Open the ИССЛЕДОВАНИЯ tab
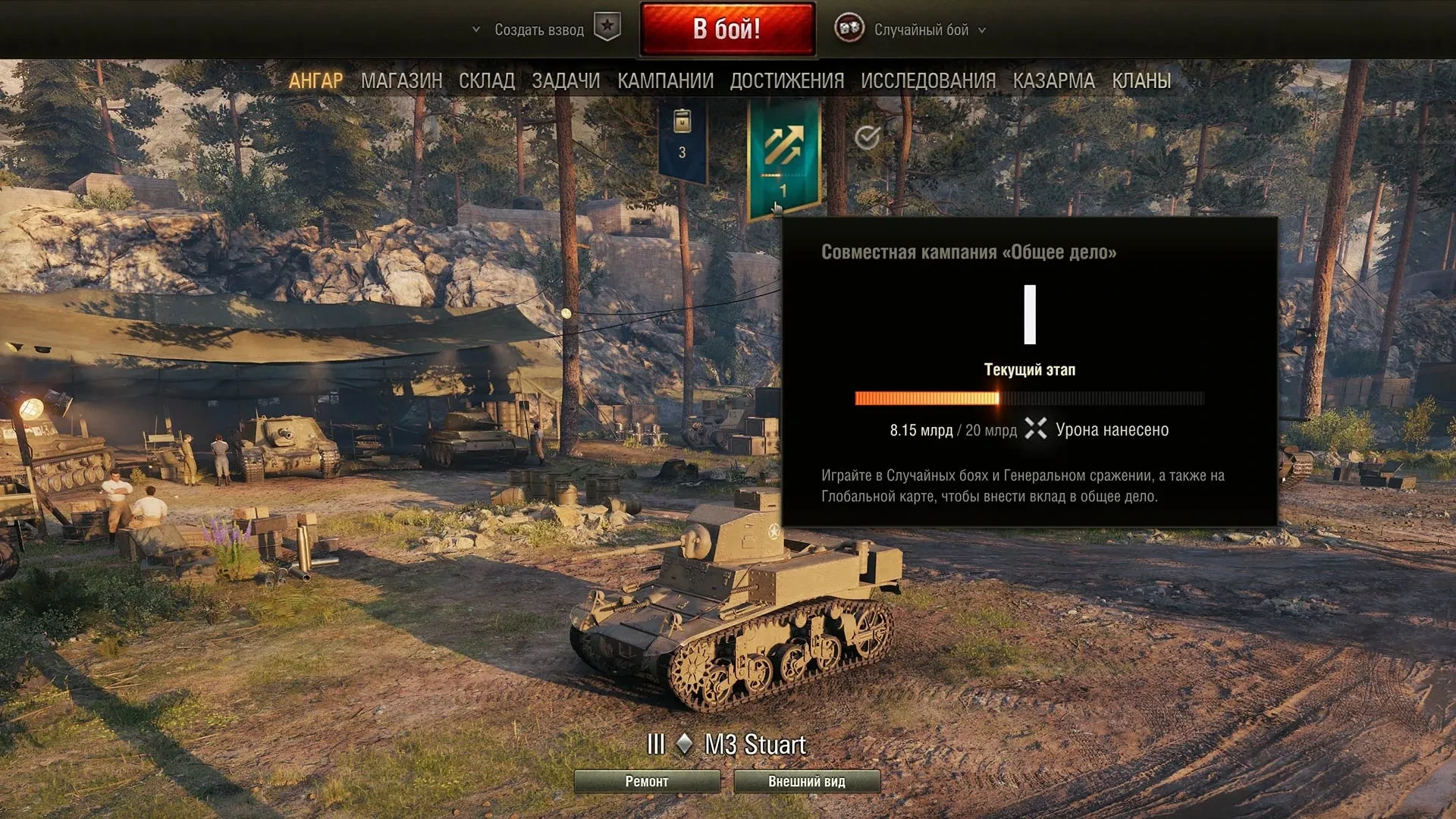 [928, 80]
